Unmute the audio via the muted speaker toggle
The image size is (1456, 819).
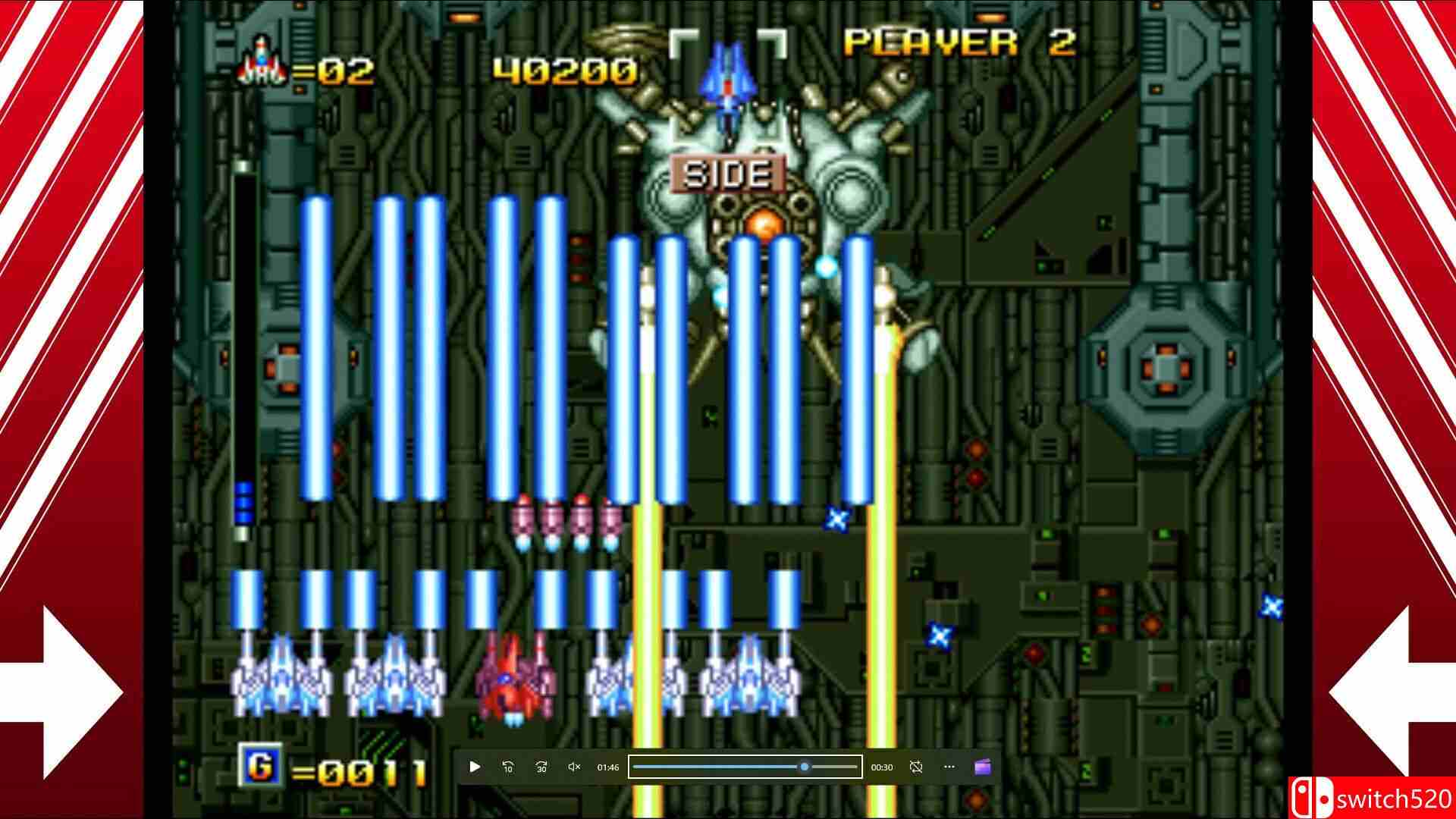(573, 767)
